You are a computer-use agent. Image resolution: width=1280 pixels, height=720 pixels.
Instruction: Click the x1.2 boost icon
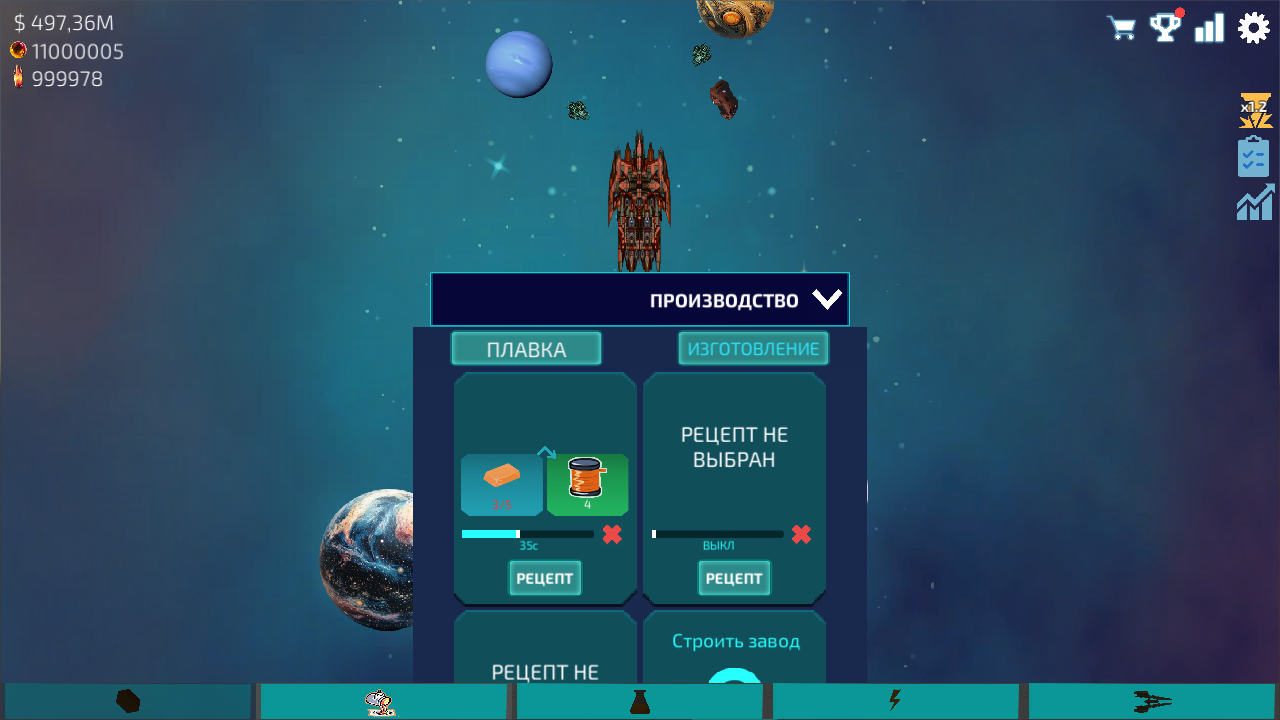tap(1253, 110)
